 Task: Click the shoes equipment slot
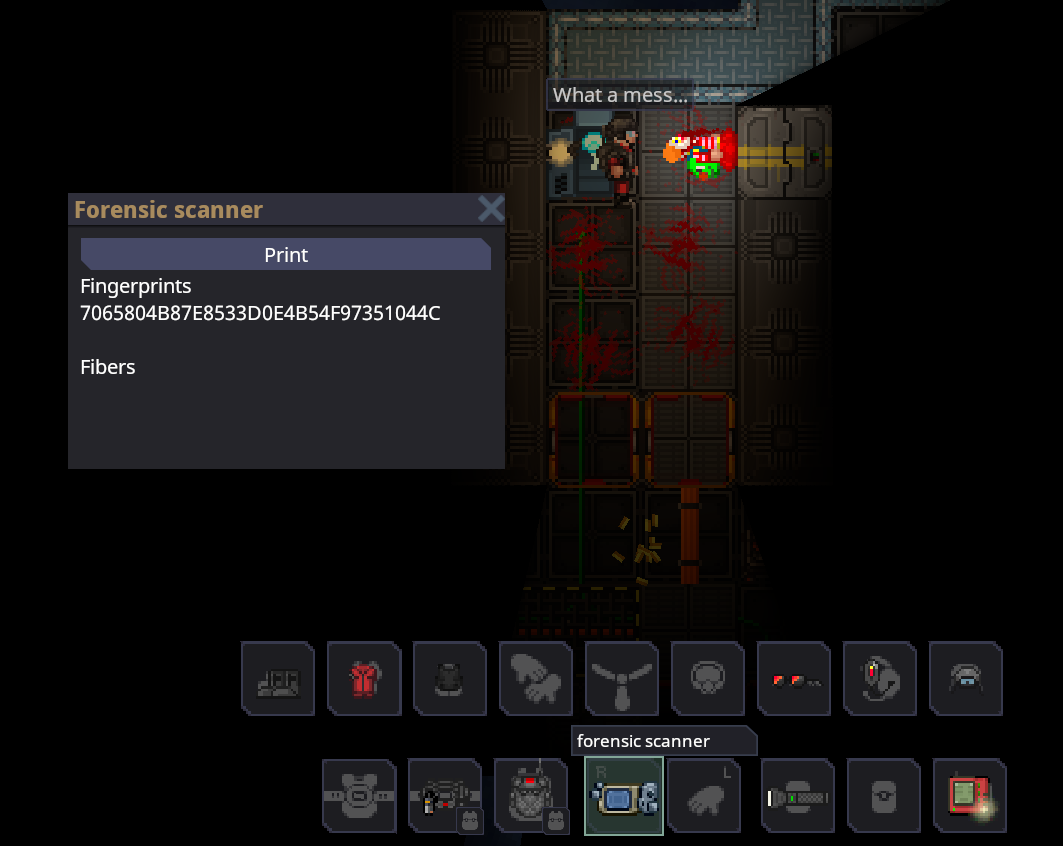tap(278, 679)
